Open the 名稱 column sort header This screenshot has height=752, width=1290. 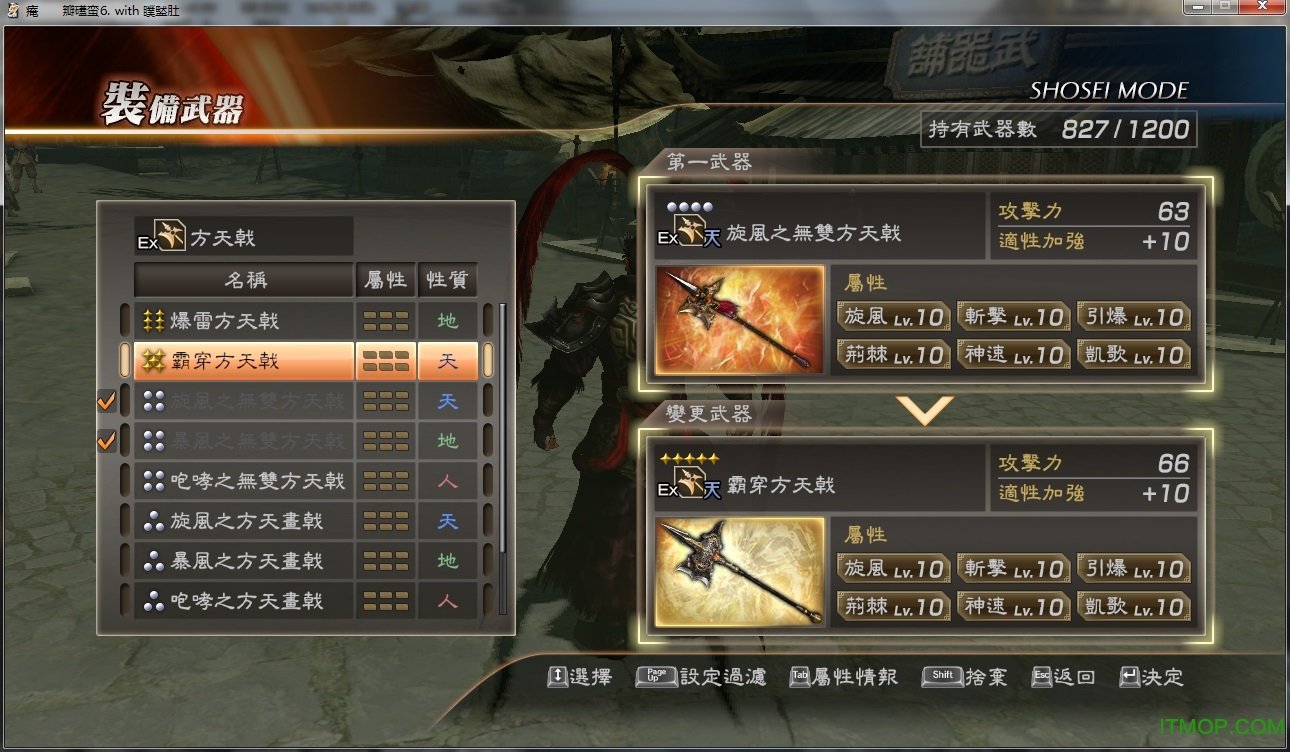[x=243, y=280]
